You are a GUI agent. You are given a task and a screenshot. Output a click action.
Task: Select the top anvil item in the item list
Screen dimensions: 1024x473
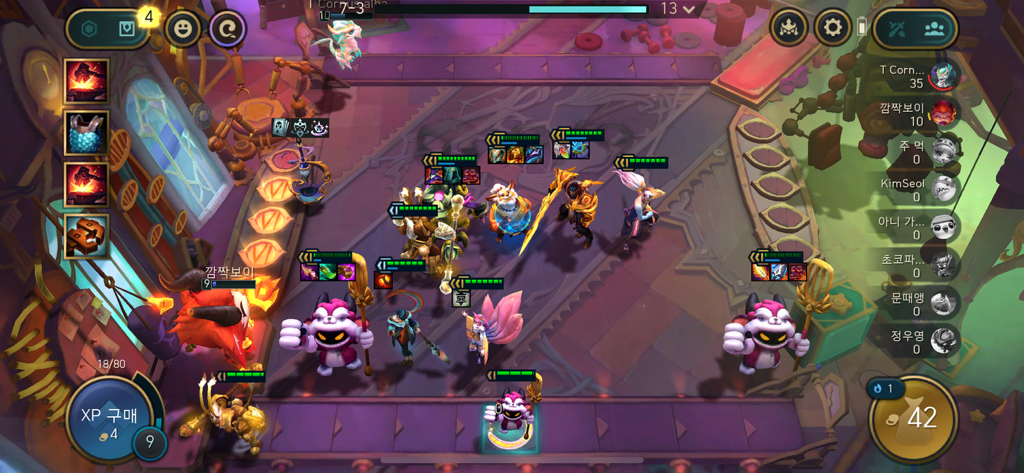pos(87,81)
